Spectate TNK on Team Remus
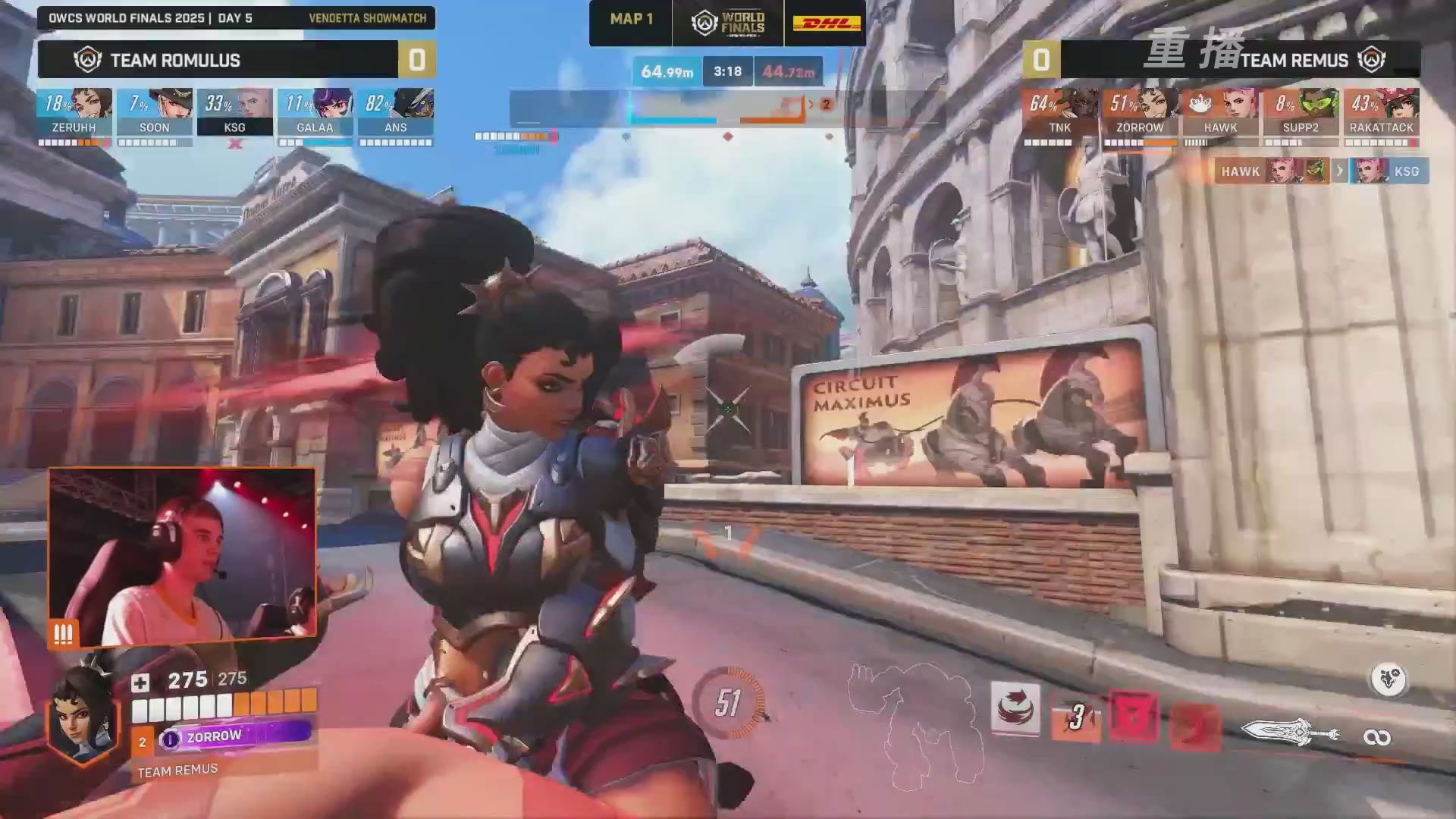Viewport: 1456px width, 819px height. point(1060,111)
